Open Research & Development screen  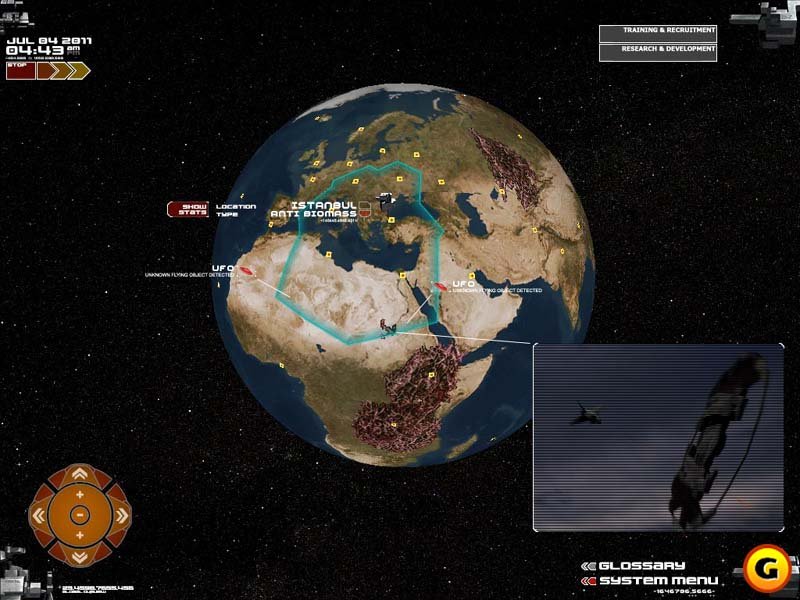[x=657, y=51]
